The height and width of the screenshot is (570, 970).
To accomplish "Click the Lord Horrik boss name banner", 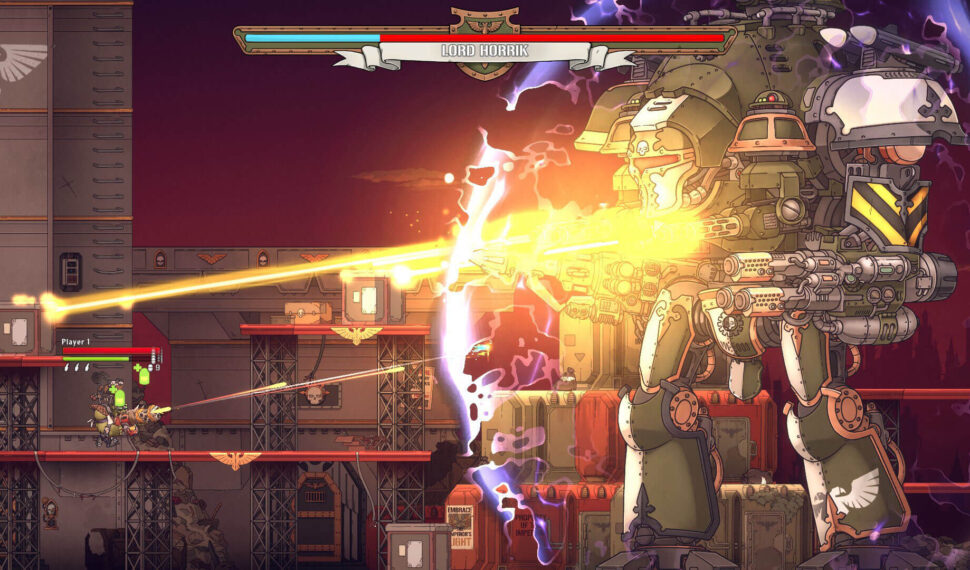I will pyautogui.click(x=485, y=50).
